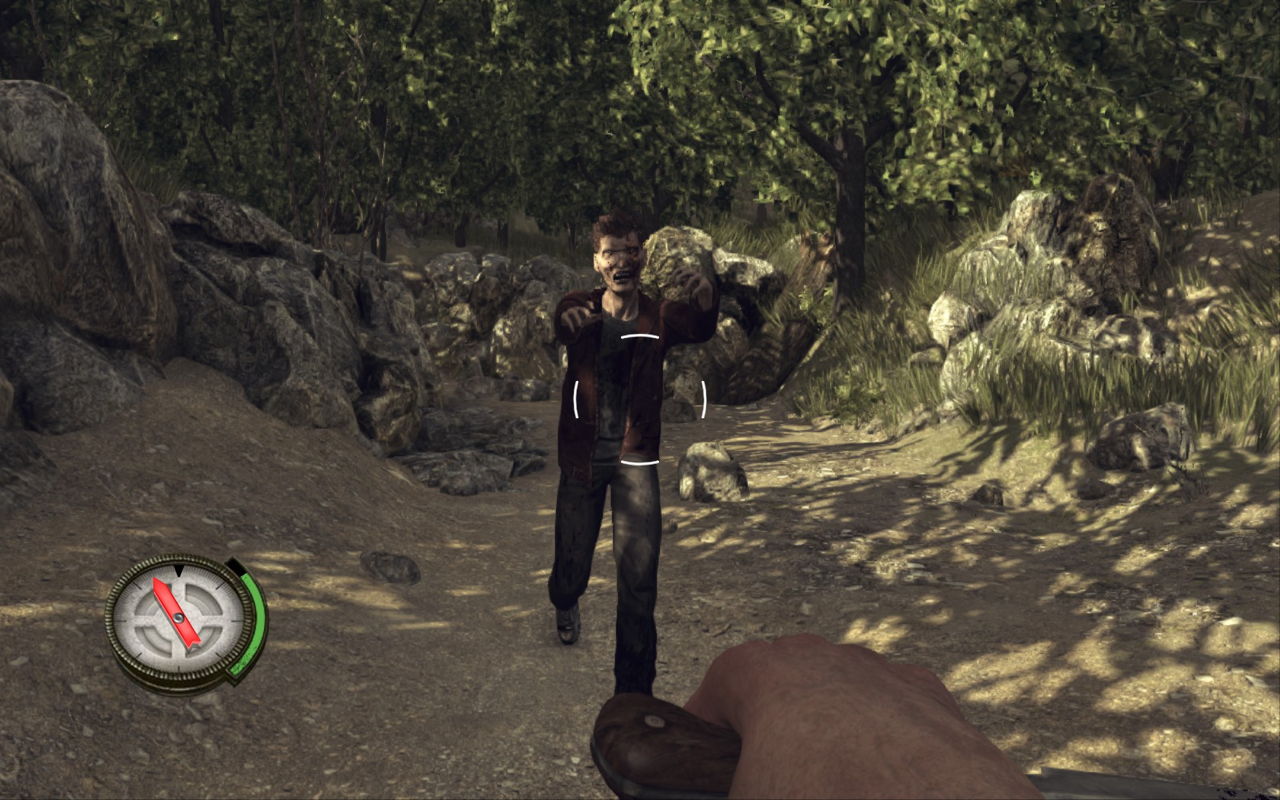This screenshot has width=1280, height=800.
Task: Click the depleted black section of the stamina arc
Action: [237, 566]
